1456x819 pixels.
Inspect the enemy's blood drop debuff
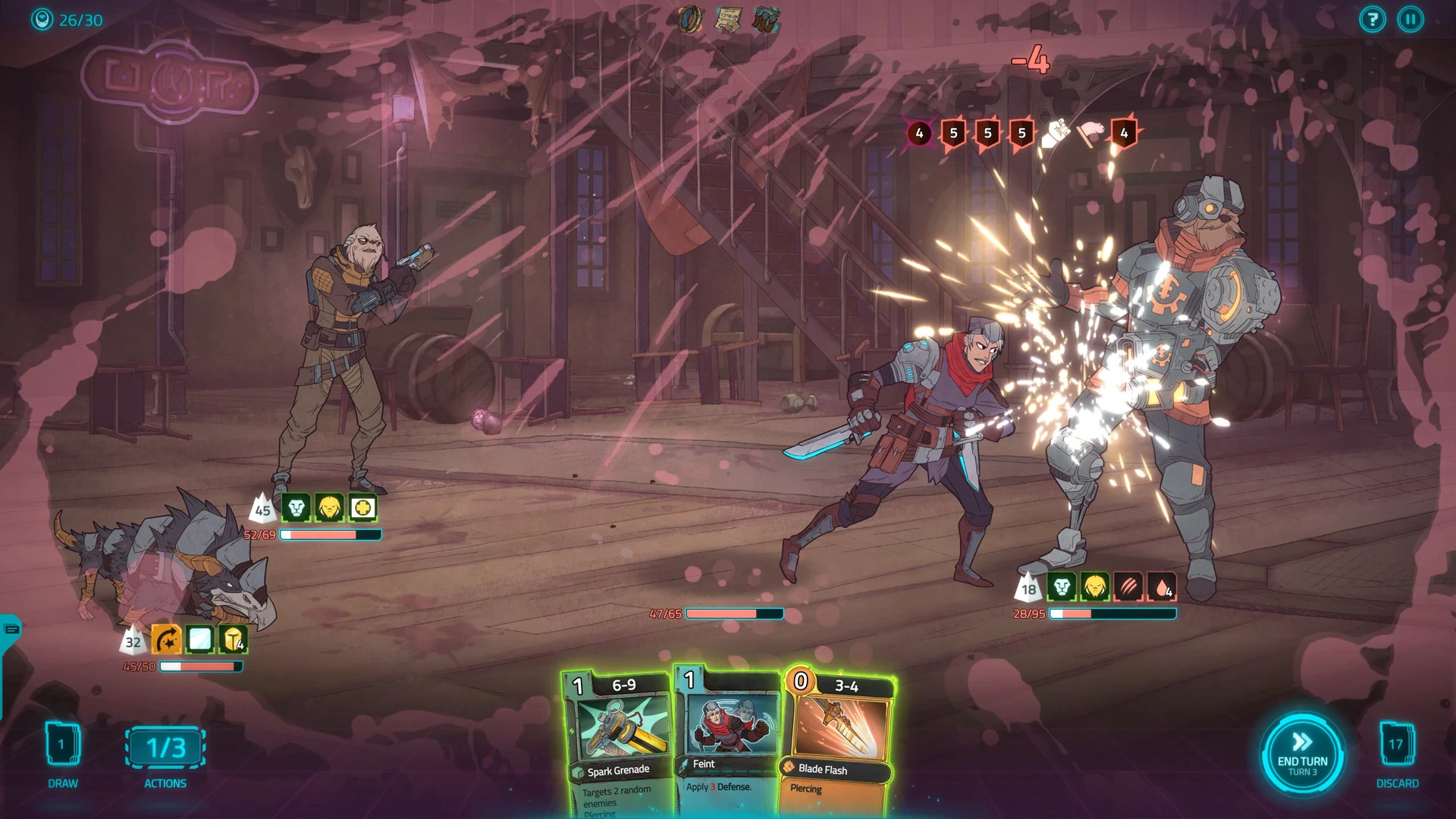coord(1161,587)
